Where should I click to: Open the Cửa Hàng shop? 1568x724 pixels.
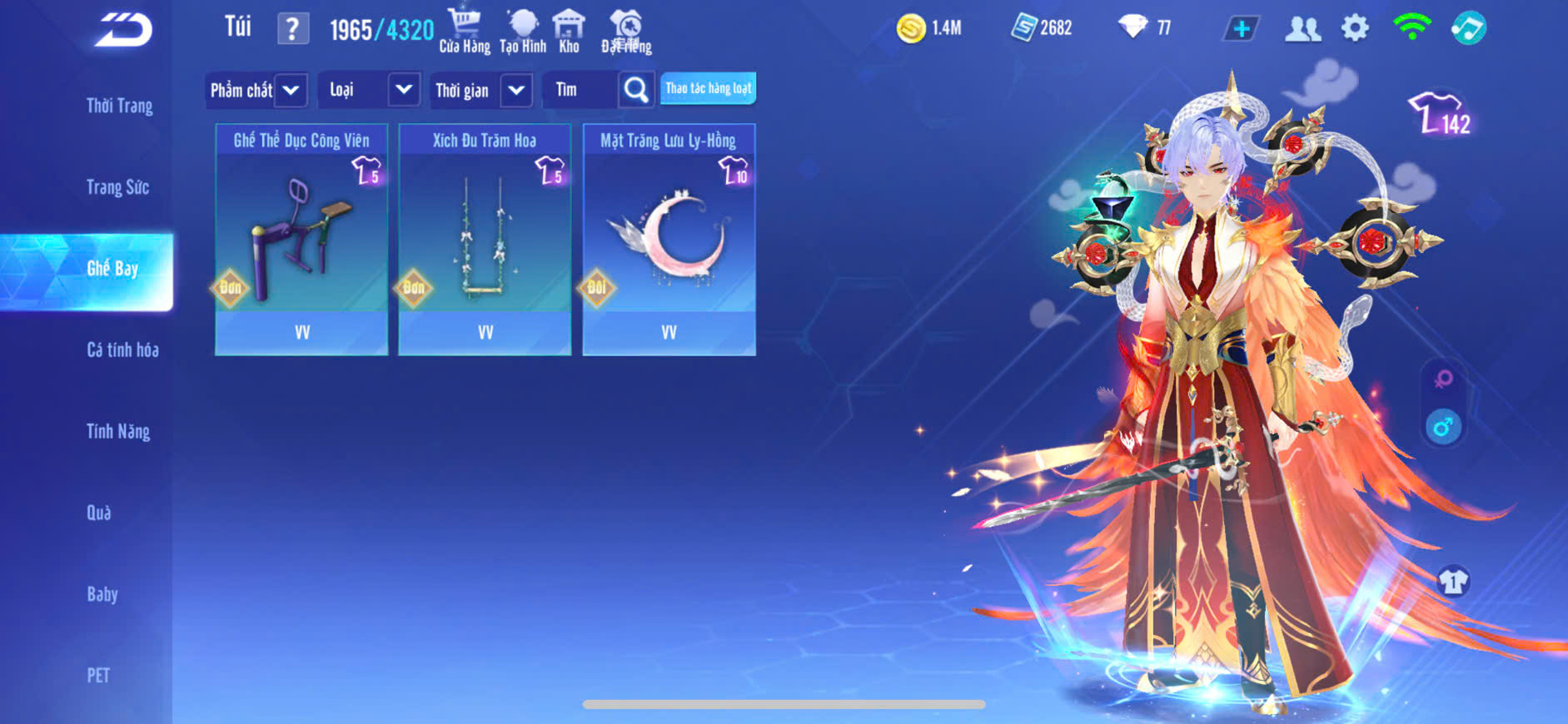pos(465,31)
